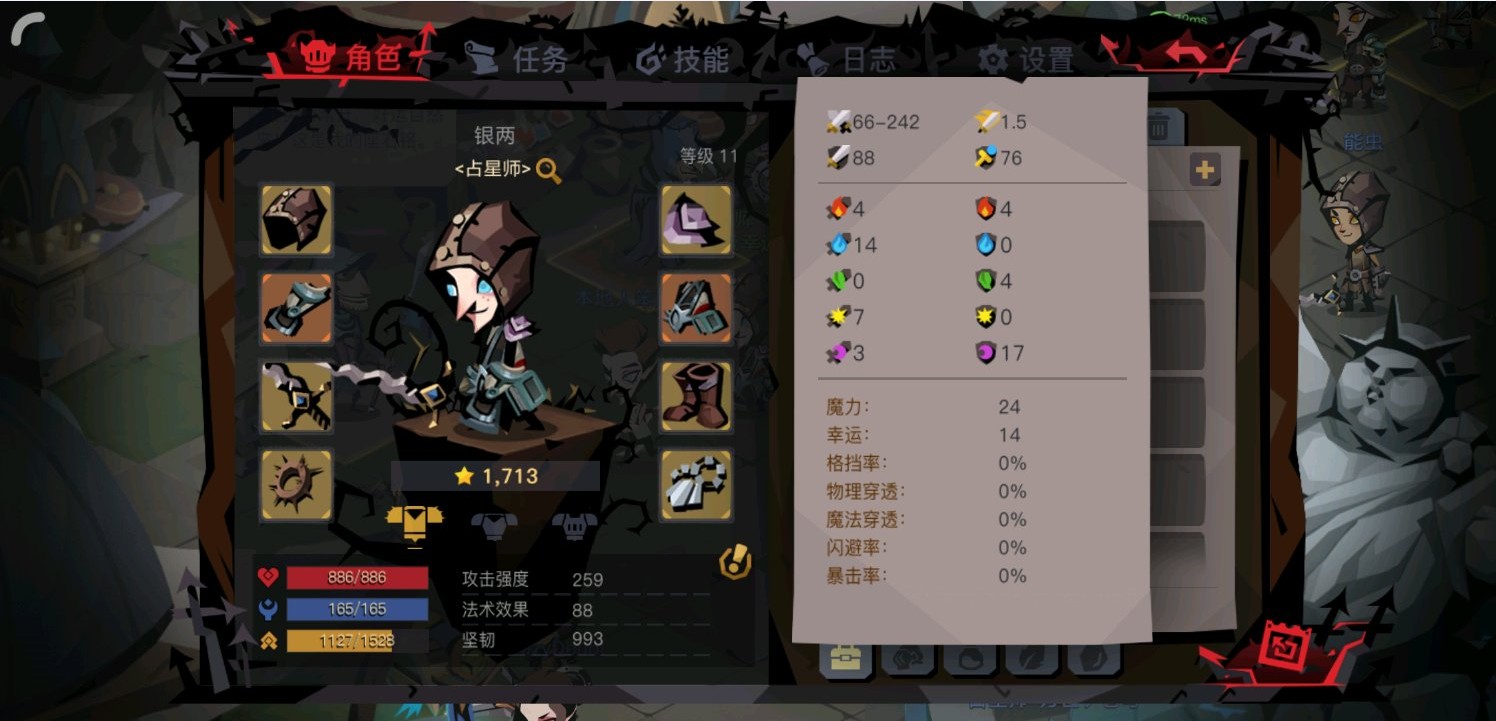Open the helmet equipment slot

pyautogui.click(x=296, y=222)
